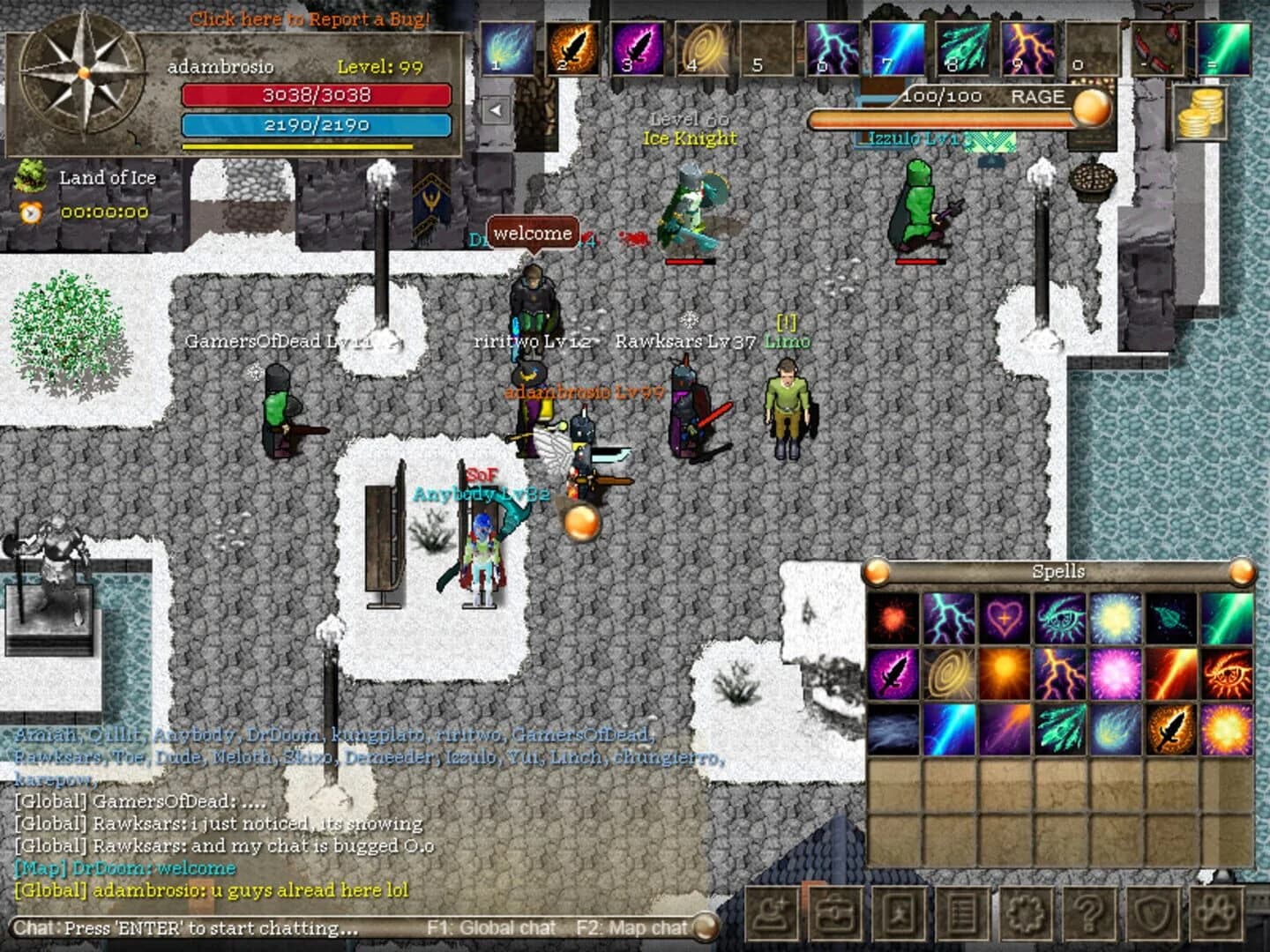1270x952 pixels.
Task: Select the purple dagger spell in the Spells panel
Action: click(894, 674)
